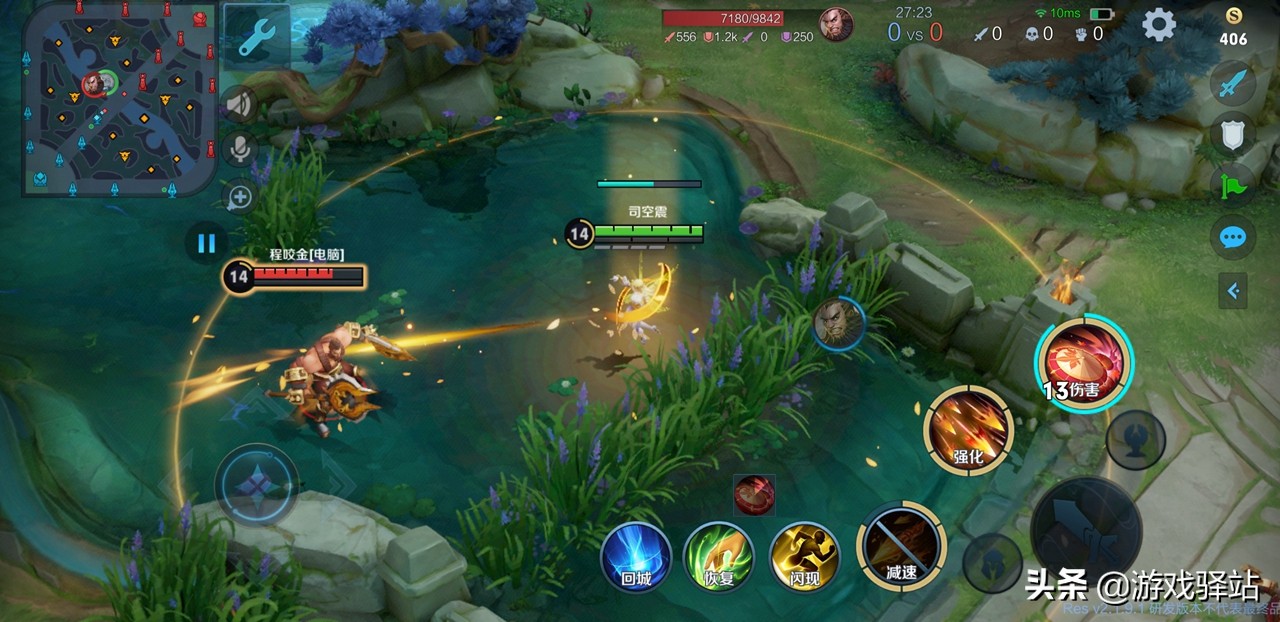Select the green flag gather signal

1233,185
